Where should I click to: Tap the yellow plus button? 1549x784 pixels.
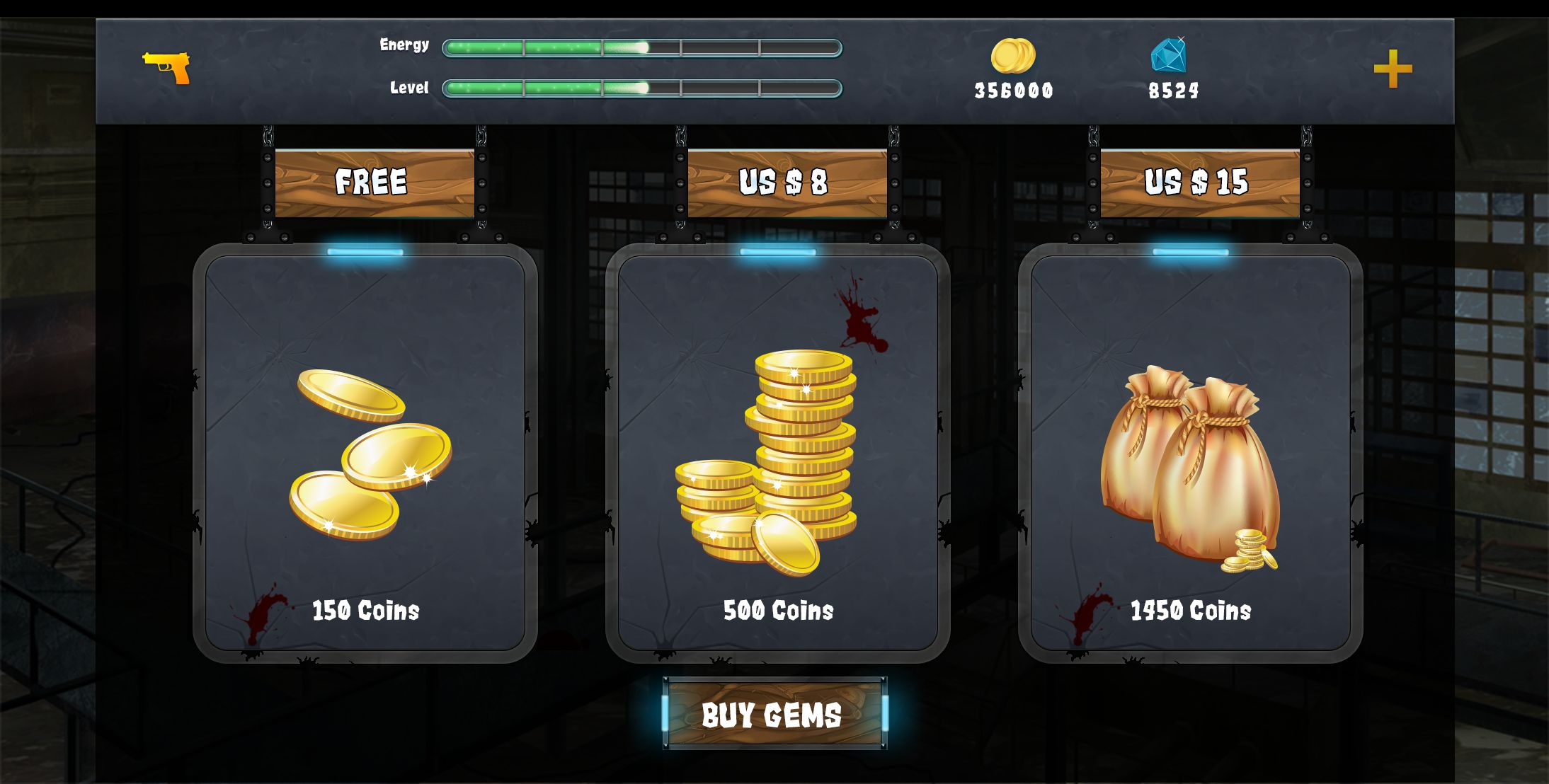(x=1393, y=69)
